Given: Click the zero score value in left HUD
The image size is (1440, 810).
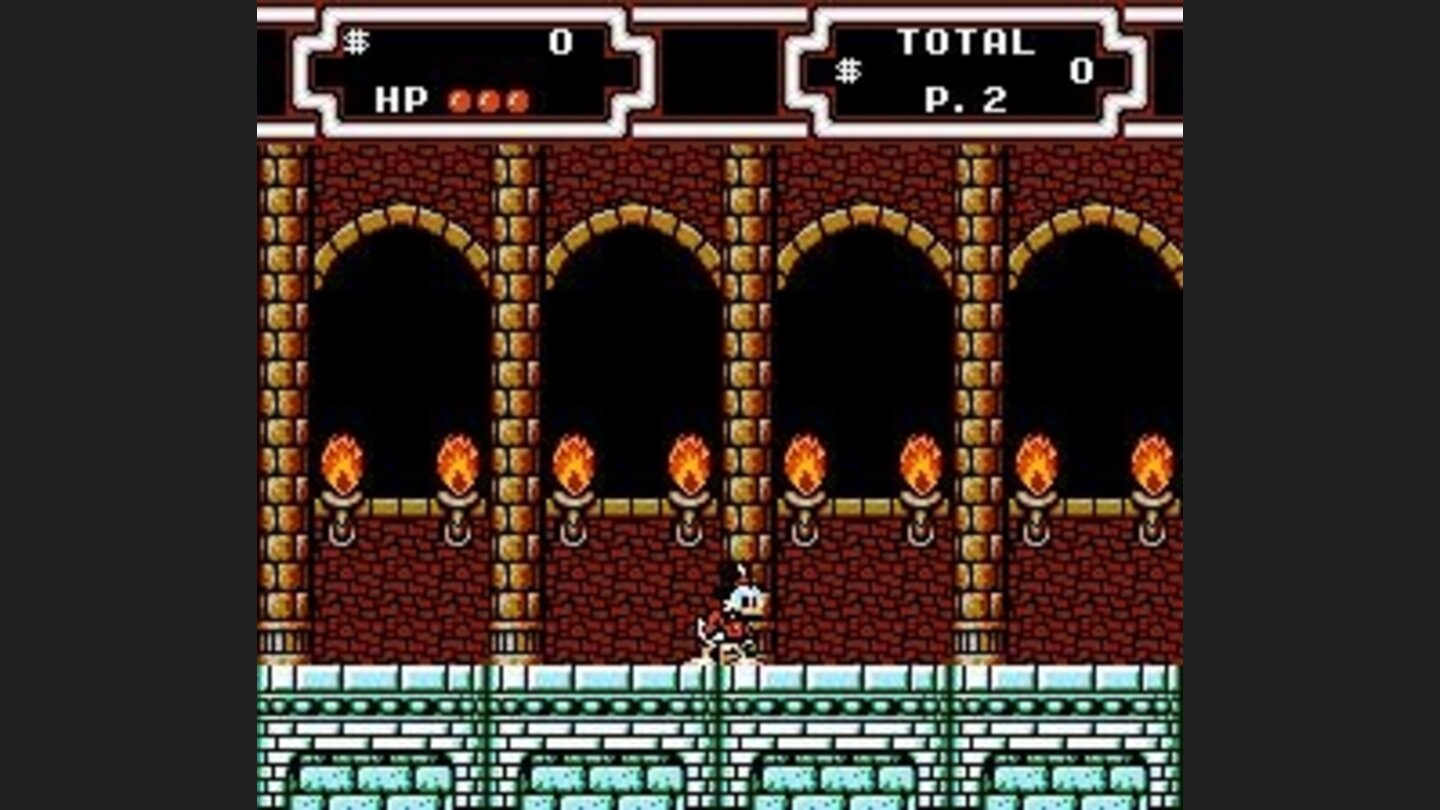Looking at the screenshot, I should pyautogui.click(x=561, y=40).
